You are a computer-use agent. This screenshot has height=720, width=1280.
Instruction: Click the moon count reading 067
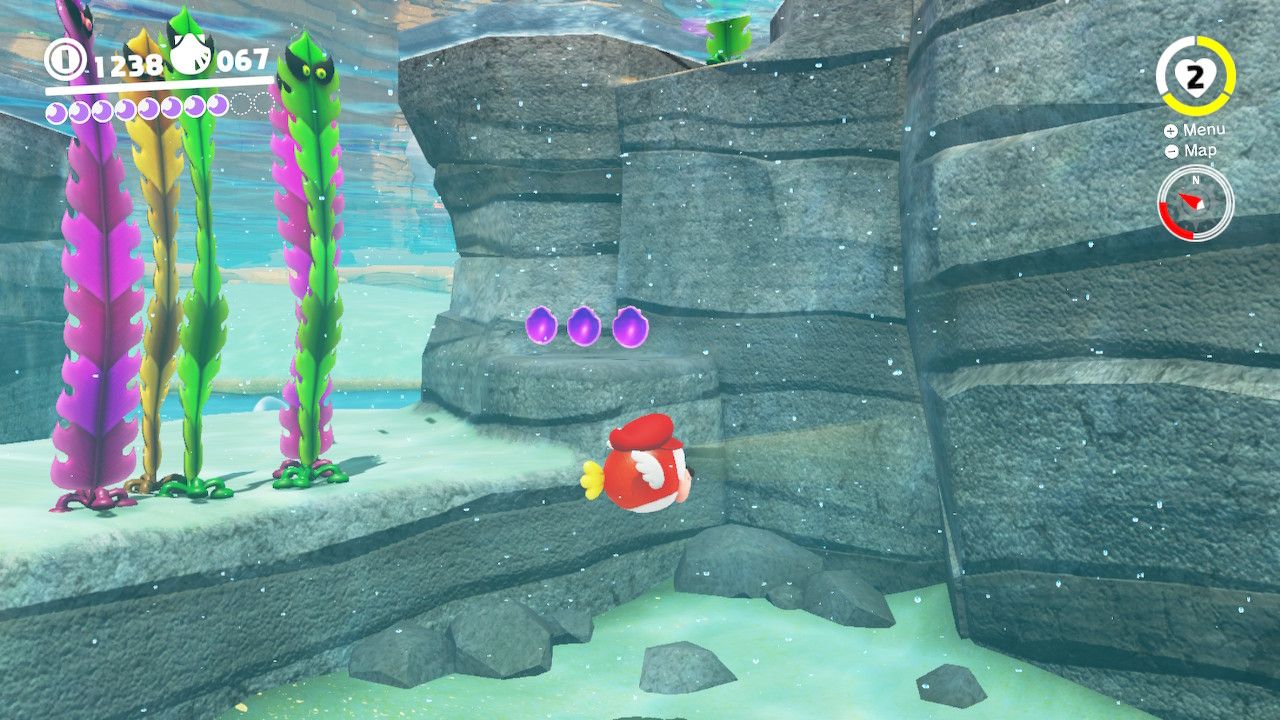[x=242, y=63]
